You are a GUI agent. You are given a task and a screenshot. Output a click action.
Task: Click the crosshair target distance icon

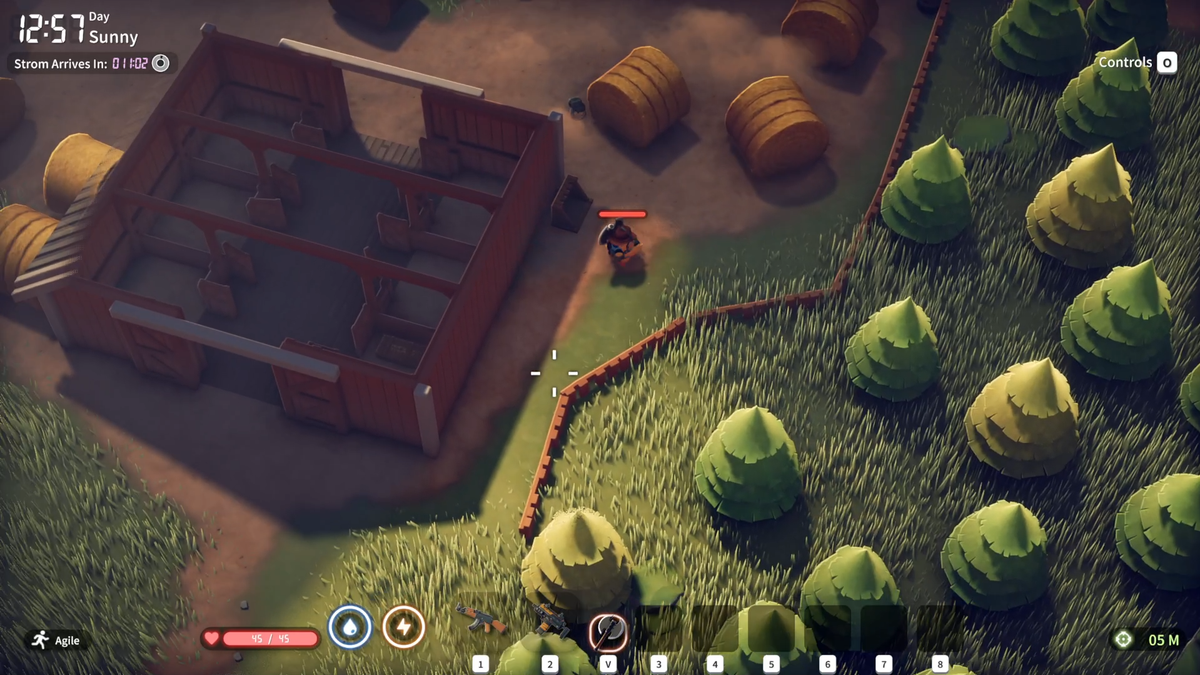point(1123,640)
